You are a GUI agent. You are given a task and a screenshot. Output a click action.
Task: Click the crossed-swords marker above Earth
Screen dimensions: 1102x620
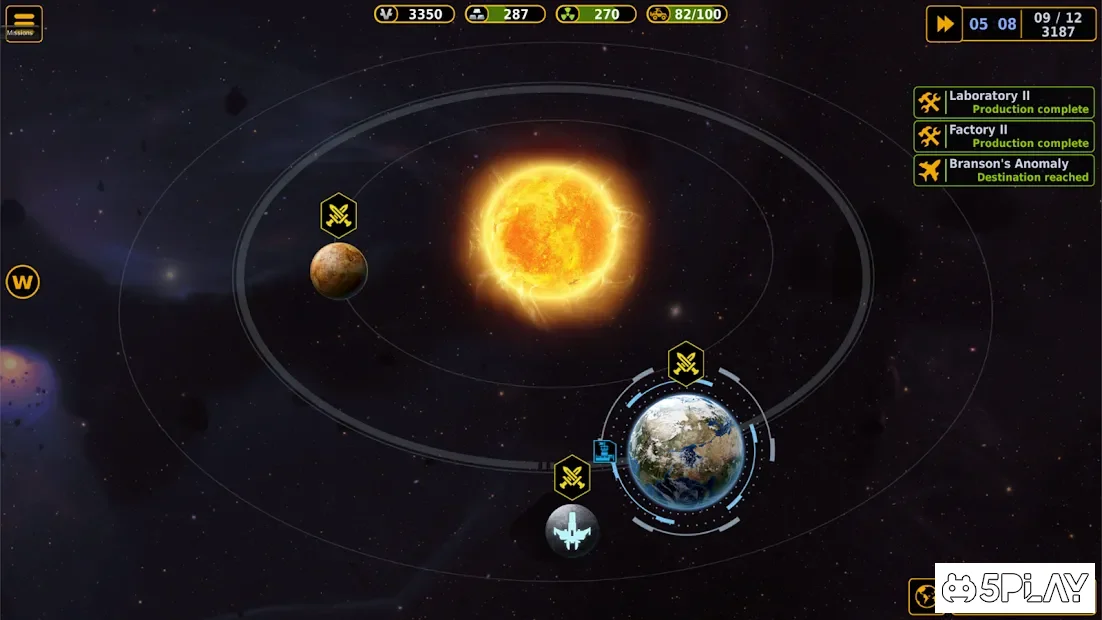(686, 363)
